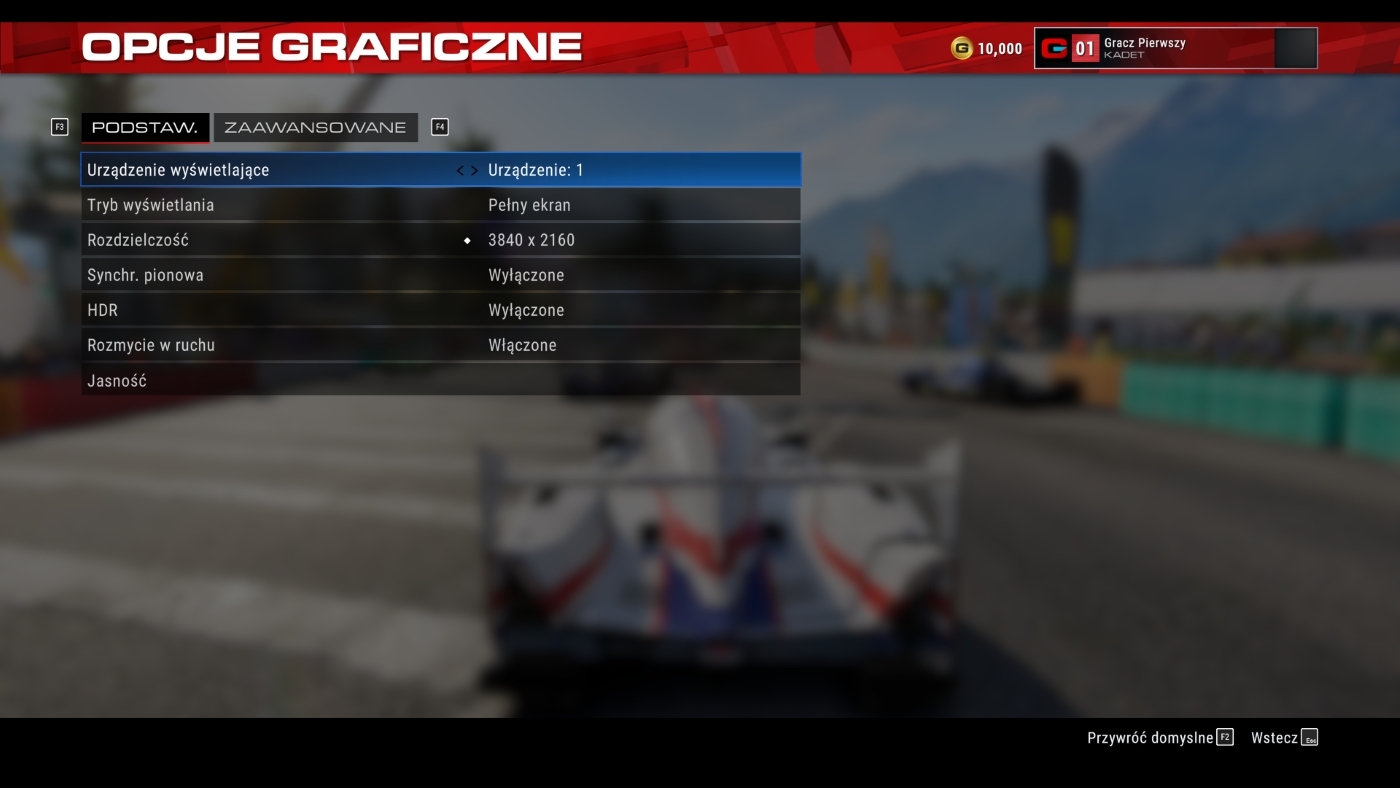Select the Podstaw. tab
1400x788 pixels.
pos(145,128)
